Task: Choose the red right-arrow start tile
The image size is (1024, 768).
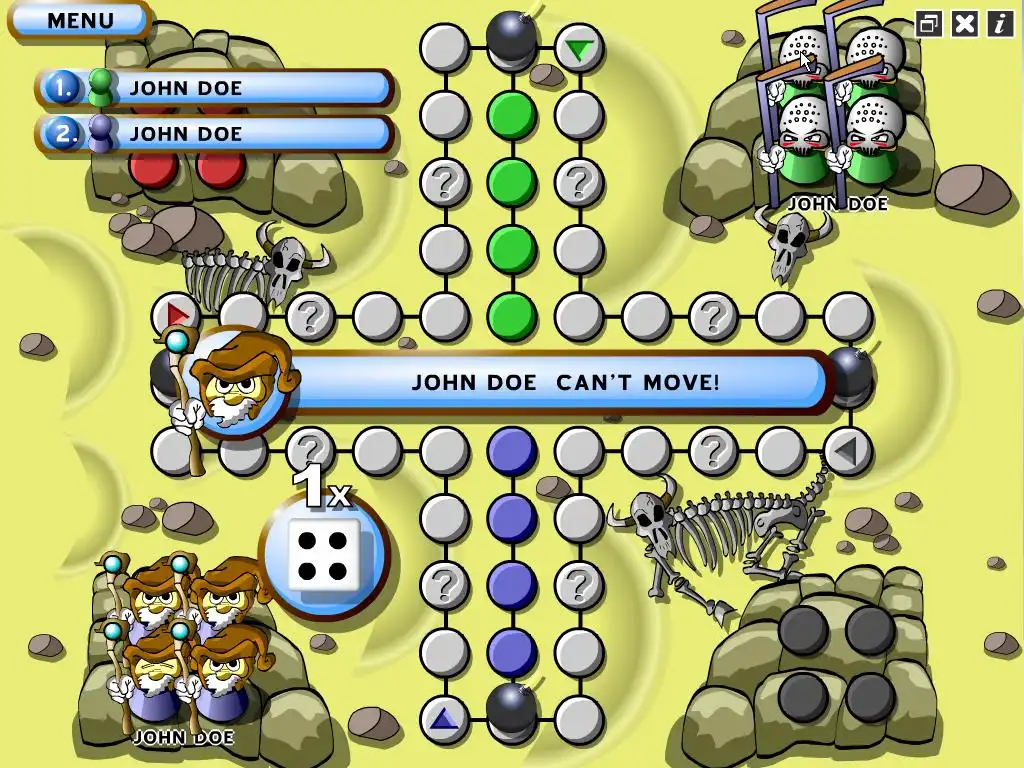Action: pos(177,316)
